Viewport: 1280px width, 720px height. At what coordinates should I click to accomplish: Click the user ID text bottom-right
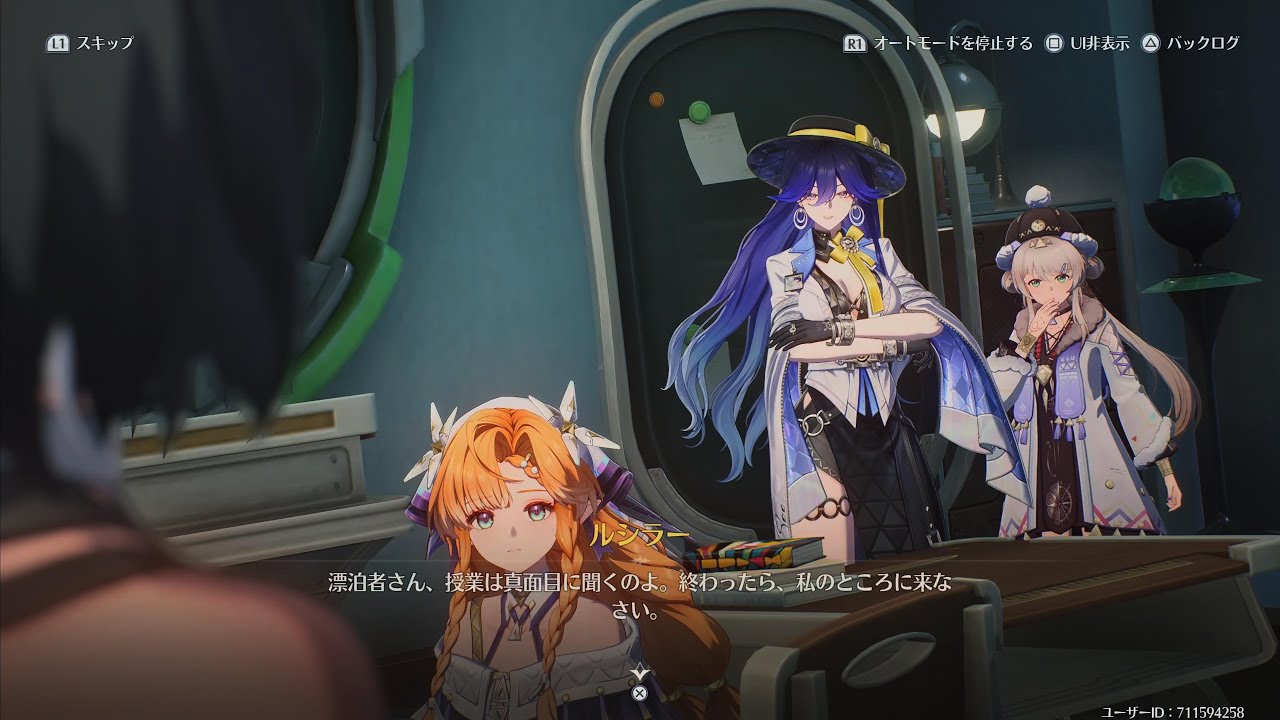(x=1178, y=706)
